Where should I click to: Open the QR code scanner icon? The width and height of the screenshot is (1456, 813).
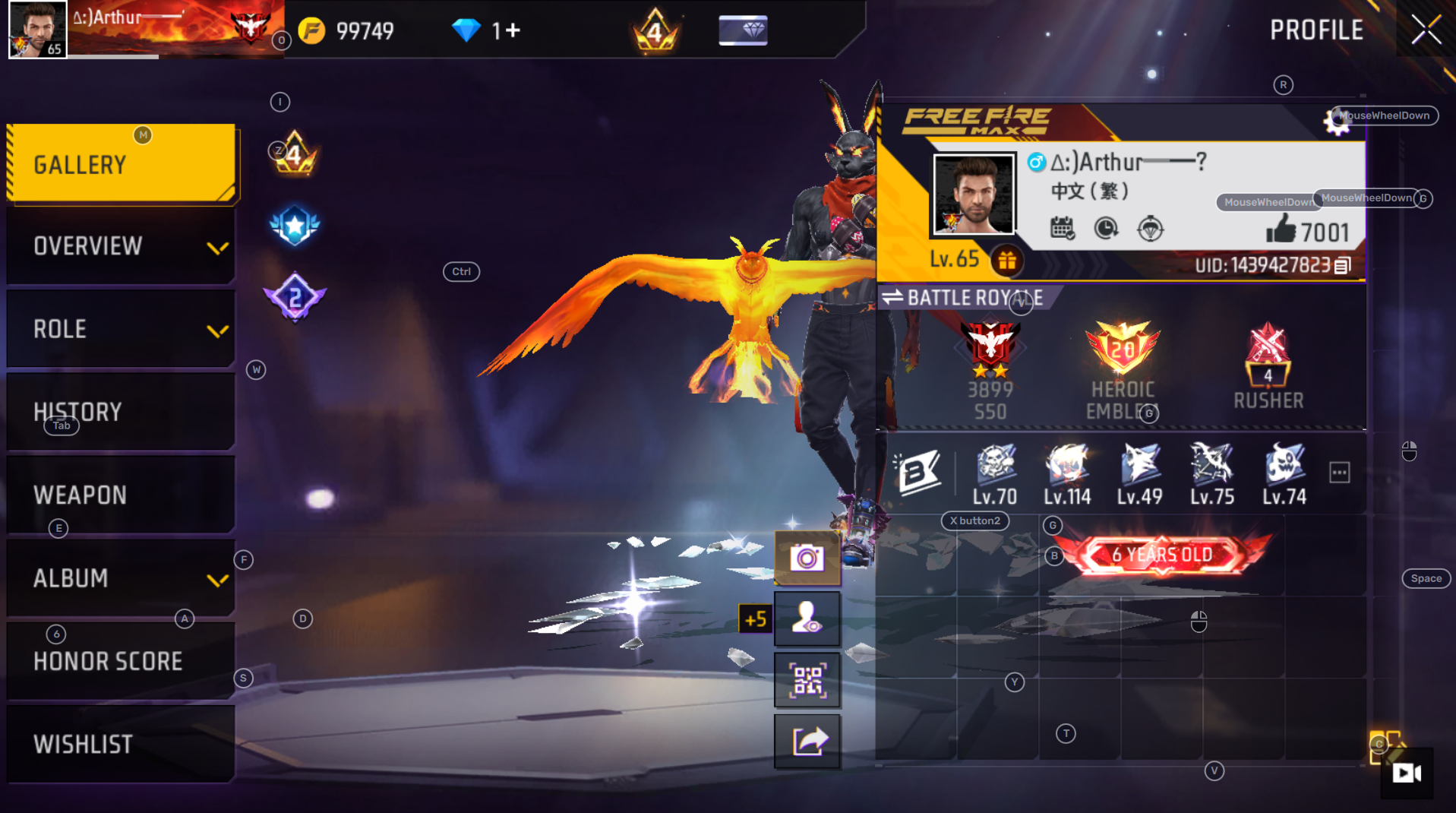(807, 679)
